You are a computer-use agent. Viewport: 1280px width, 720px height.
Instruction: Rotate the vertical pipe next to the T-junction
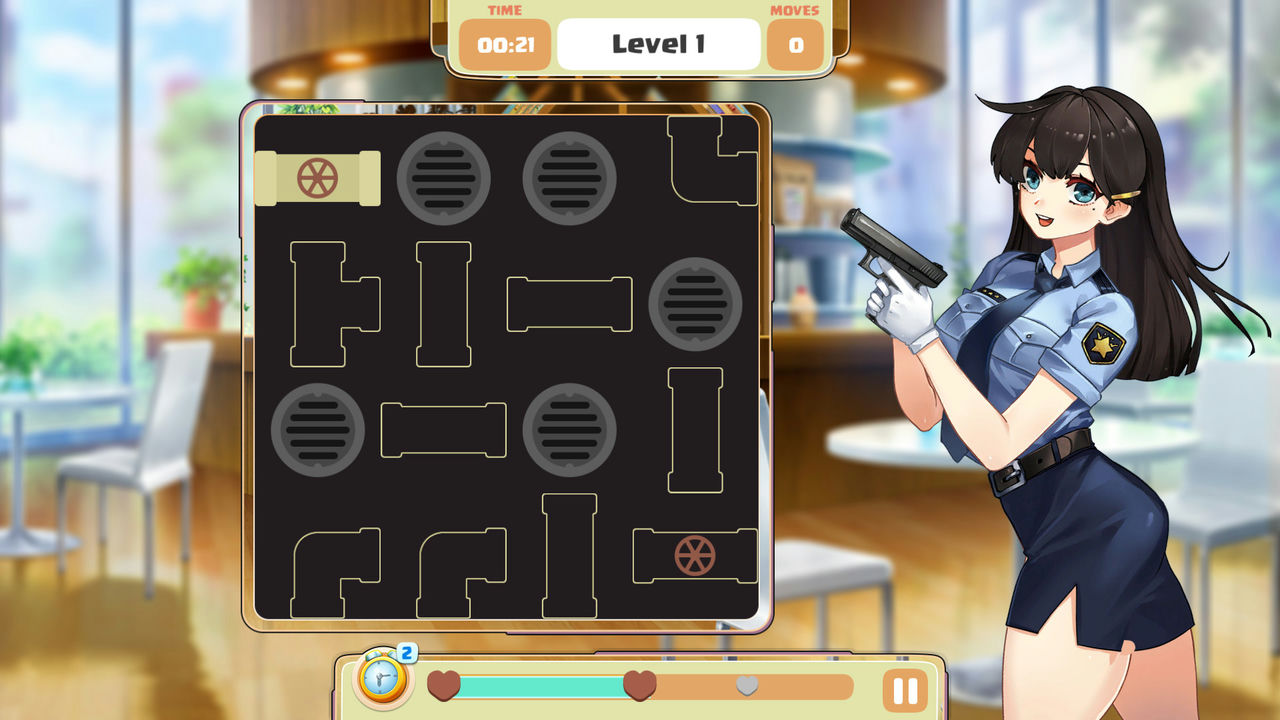click(443, 304)
